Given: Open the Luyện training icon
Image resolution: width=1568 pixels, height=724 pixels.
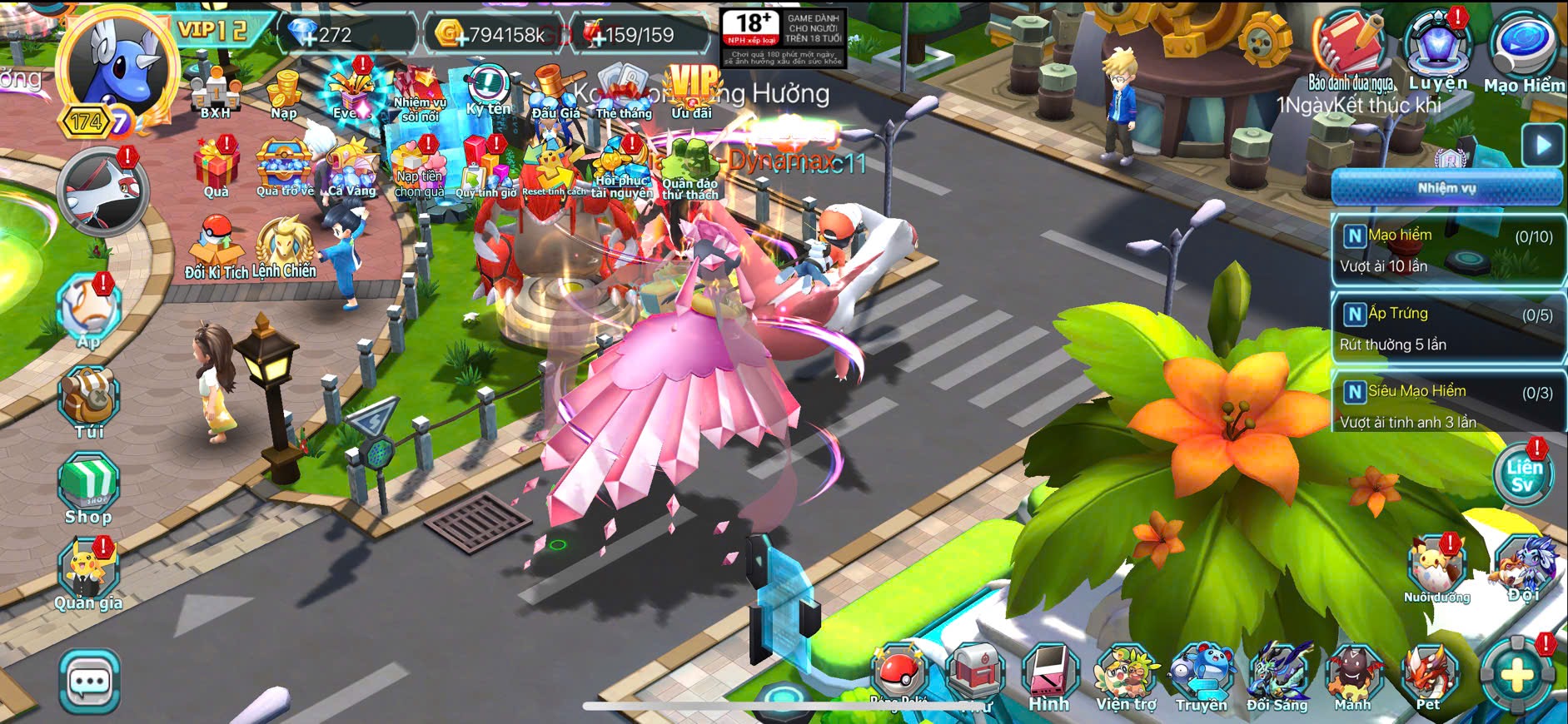Looking at the screenshot, I should pos(1437,50).
